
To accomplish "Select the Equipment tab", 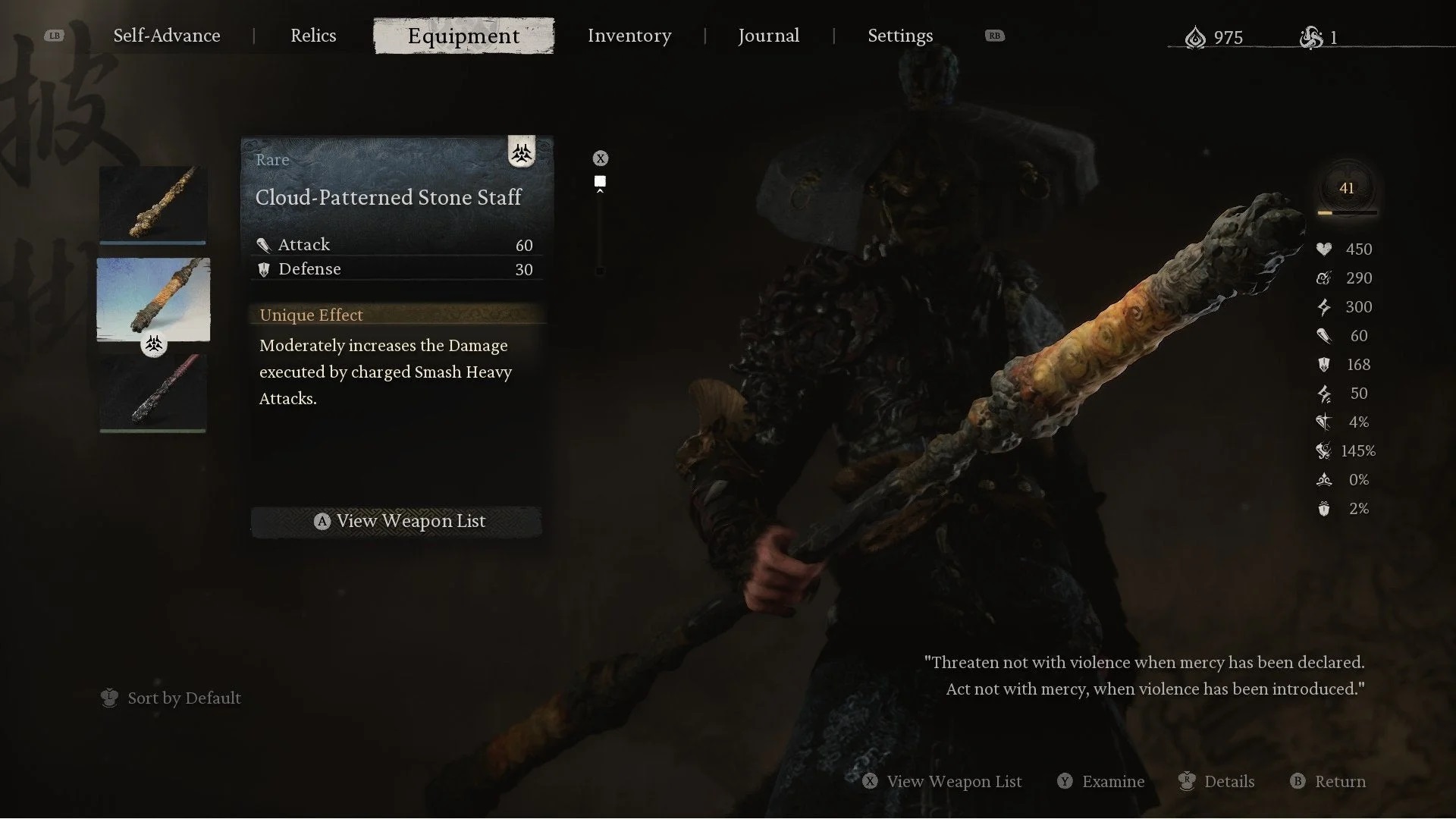I will pyautogui.click(x=463, y=36).
